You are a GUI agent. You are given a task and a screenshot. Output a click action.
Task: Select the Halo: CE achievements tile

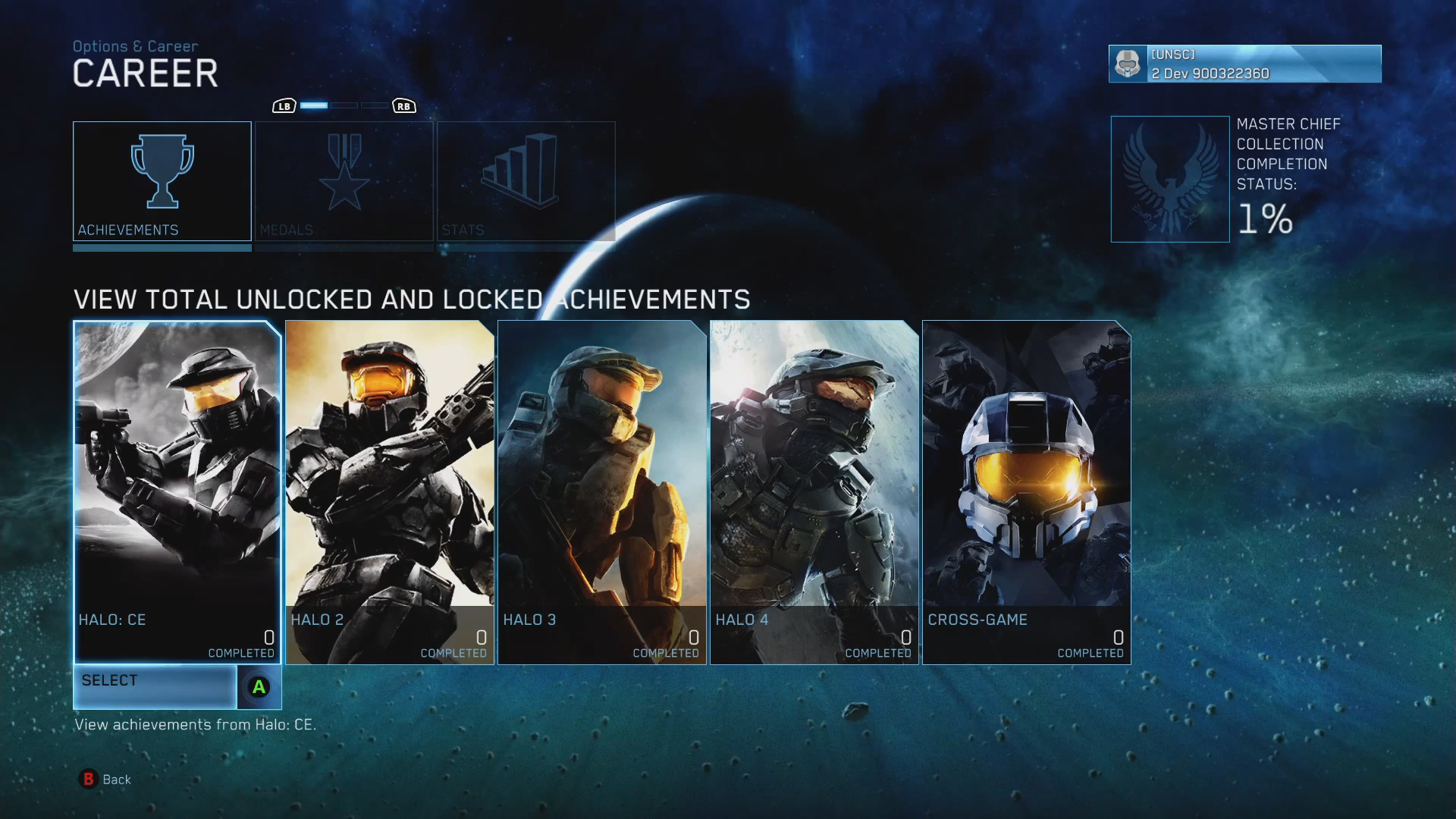point(177,491)
